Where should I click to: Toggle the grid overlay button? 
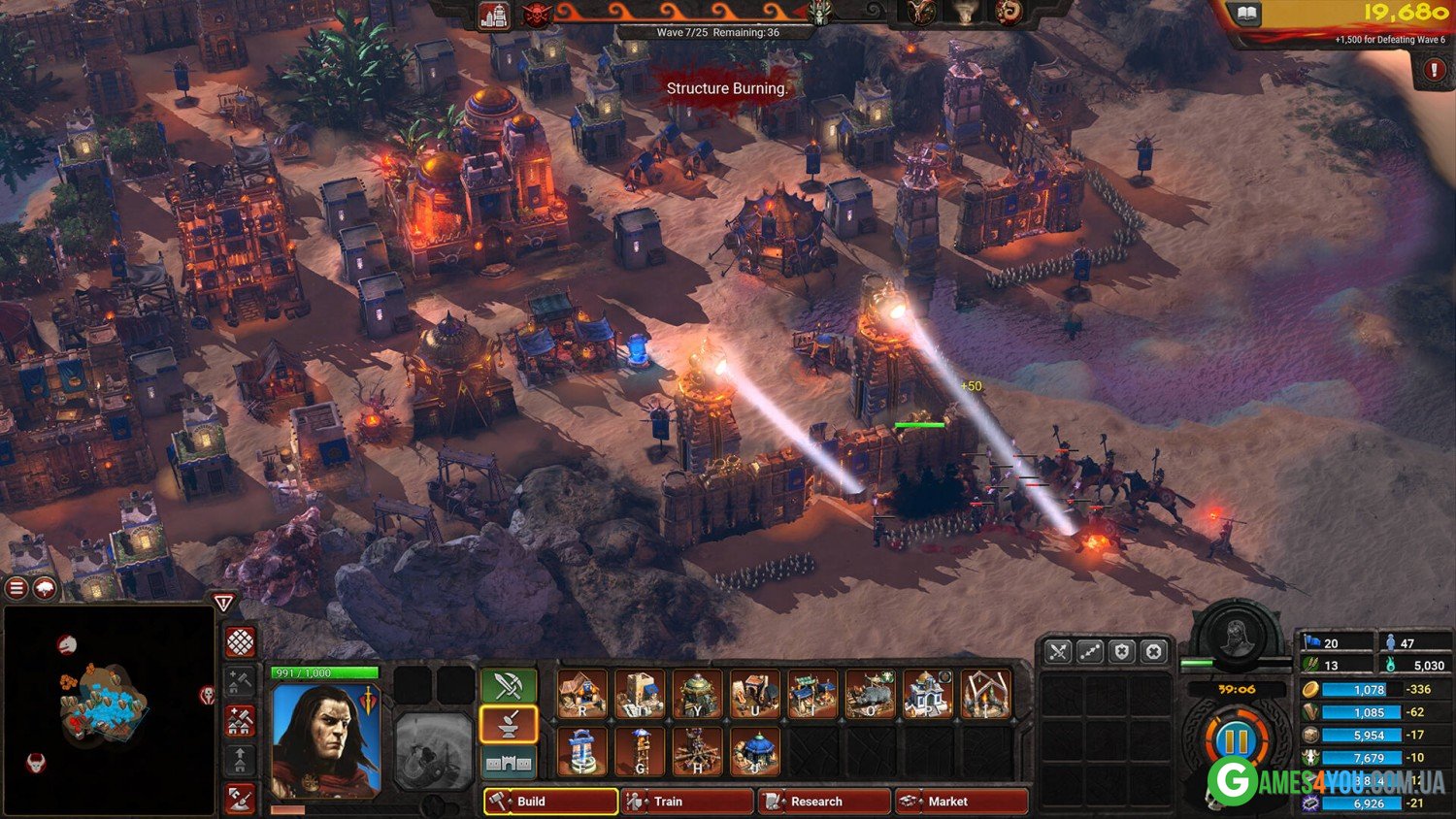click(x=241, y=641)
